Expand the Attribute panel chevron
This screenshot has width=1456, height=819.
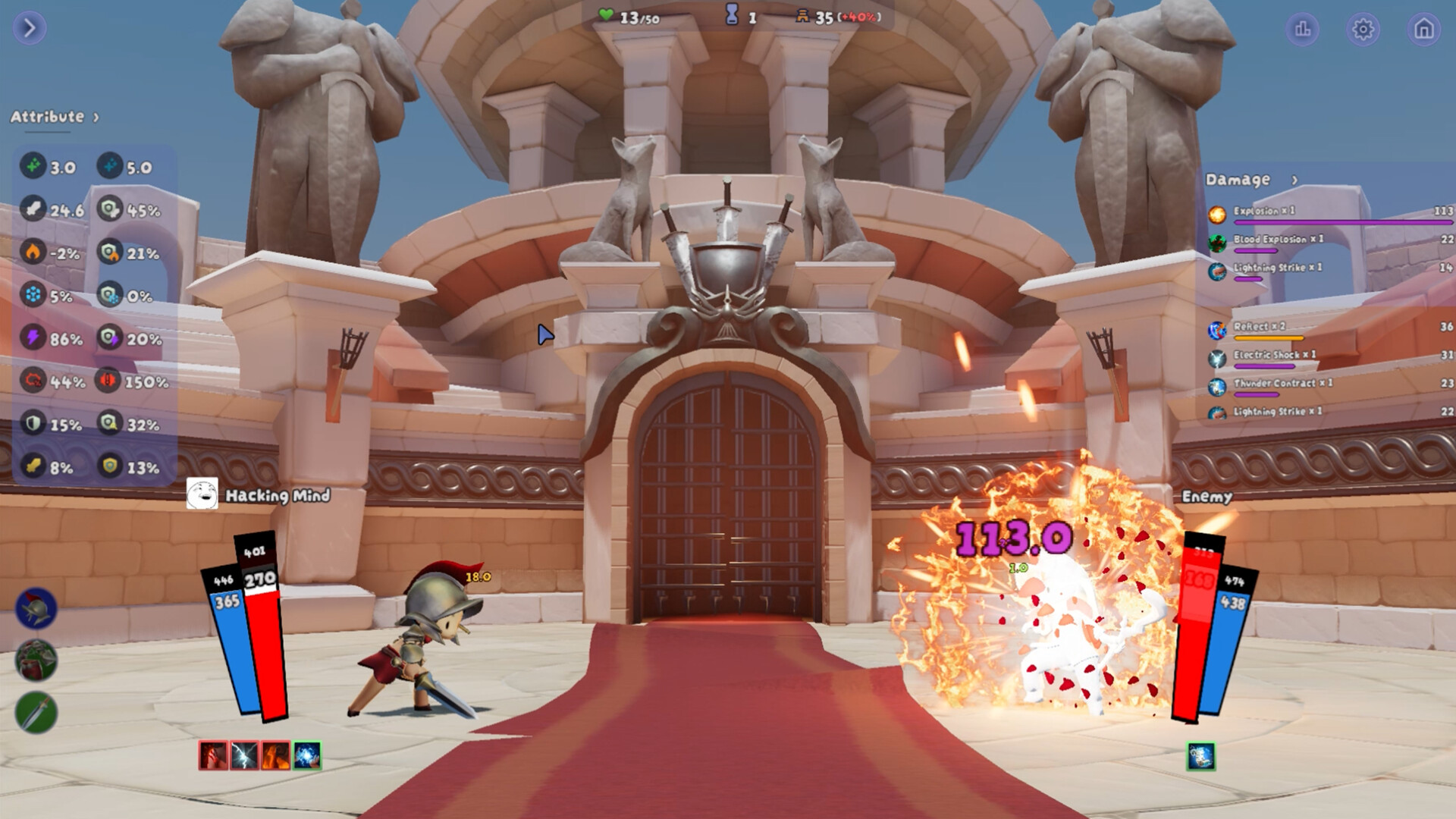[96, 118]
